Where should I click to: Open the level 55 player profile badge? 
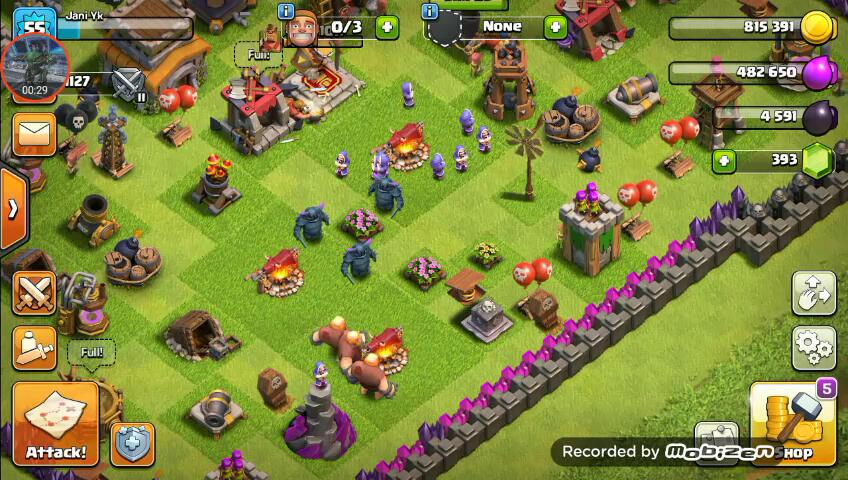pos(35,27)
